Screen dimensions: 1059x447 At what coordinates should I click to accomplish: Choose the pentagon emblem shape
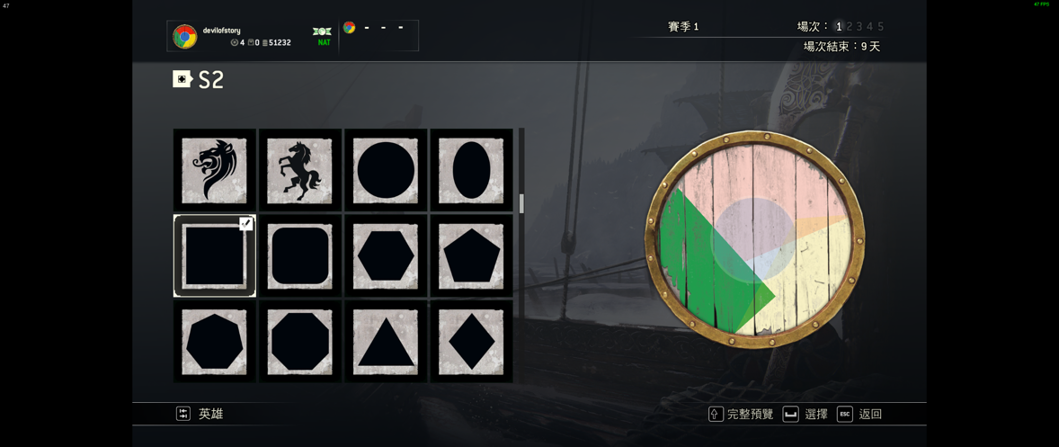tap(471, 256)
